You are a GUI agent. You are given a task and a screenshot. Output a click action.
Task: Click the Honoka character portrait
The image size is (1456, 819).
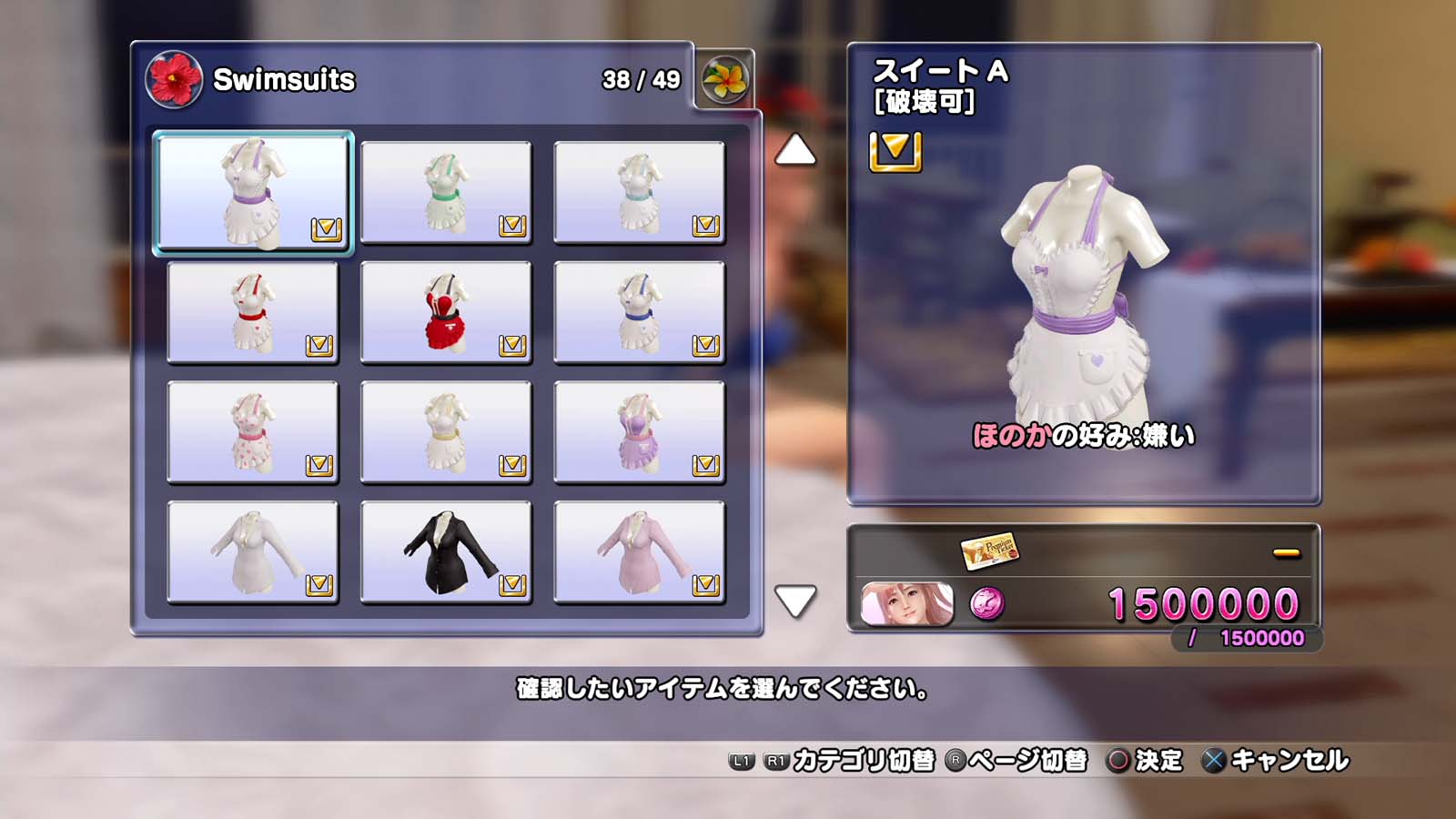coord(906,603)
